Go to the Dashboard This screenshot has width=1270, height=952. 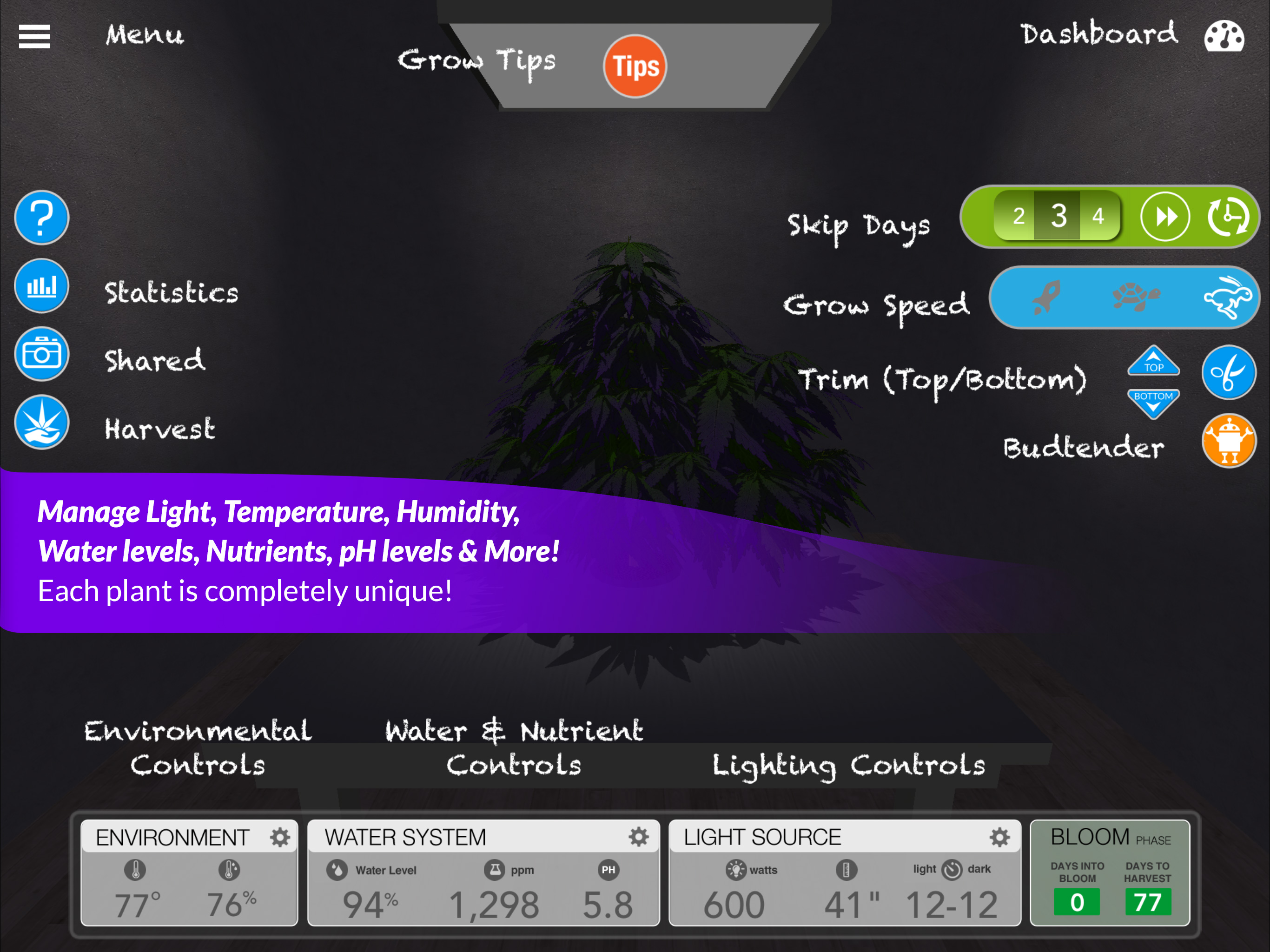(x=1099, y=34)
